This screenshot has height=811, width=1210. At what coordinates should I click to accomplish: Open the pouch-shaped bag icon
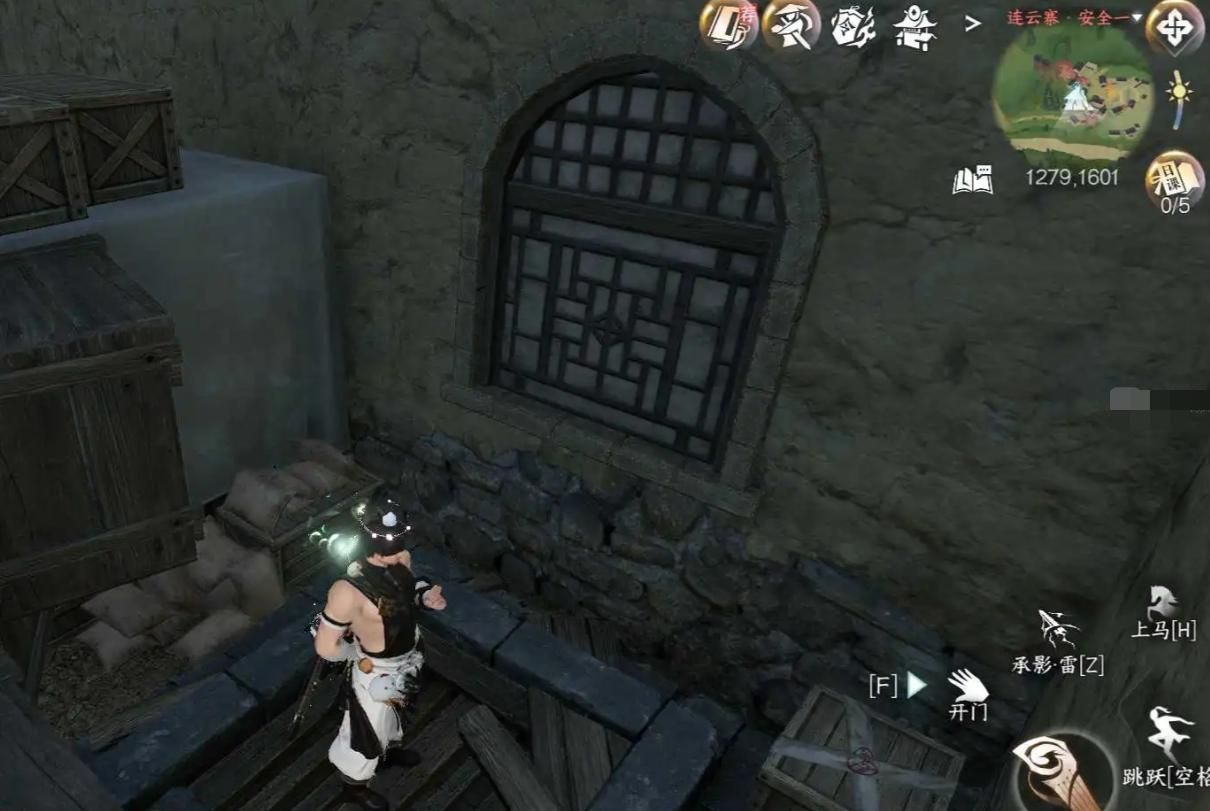click(853, 26)
